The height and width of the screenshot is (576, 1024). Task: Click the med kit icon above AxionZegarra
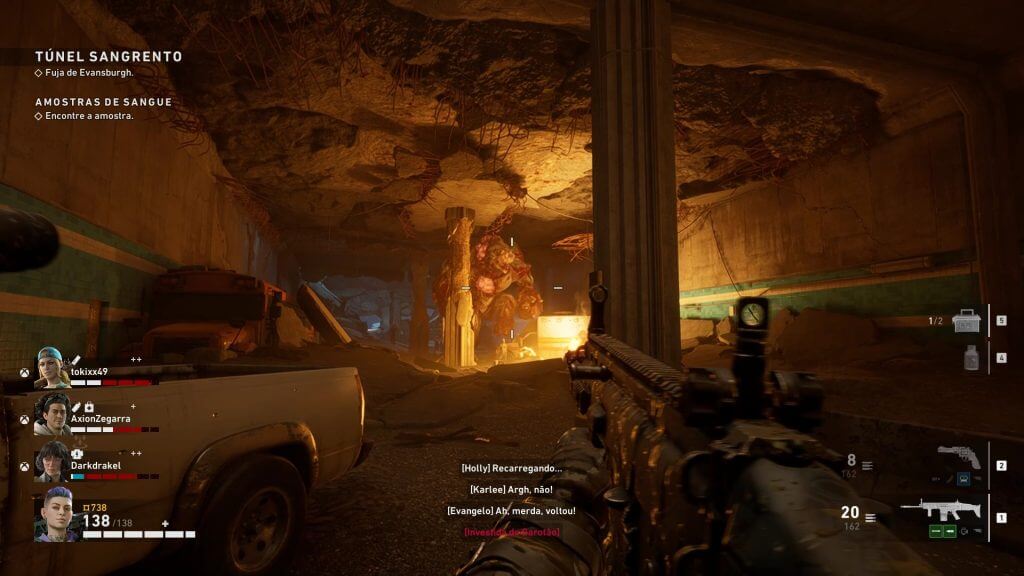pyautogui.click(x=89, y=407)
